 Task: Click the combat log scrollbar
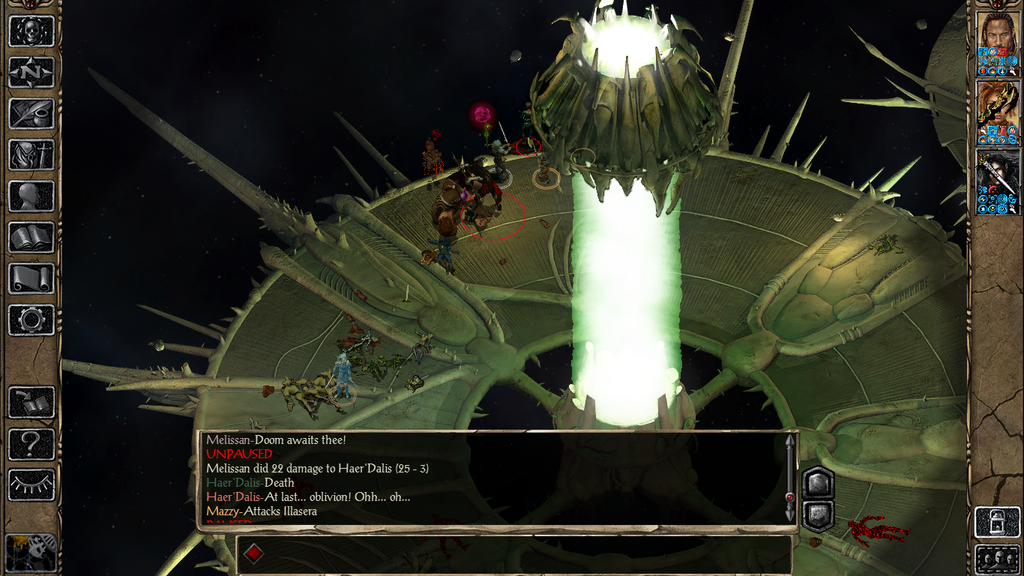coord(790,480)
